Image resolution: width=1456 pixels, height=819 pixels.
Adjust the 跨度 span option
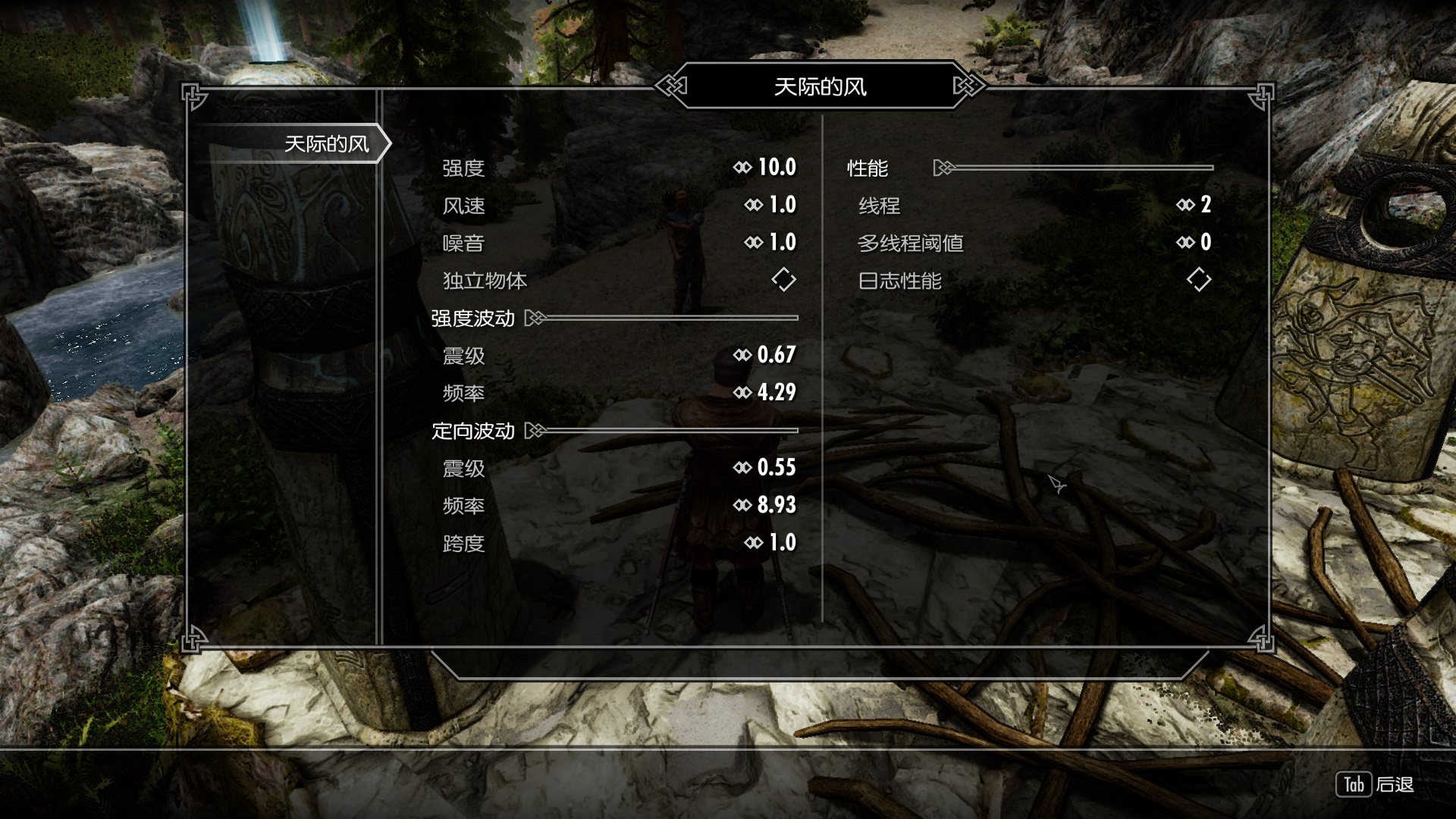click(618, 543)
